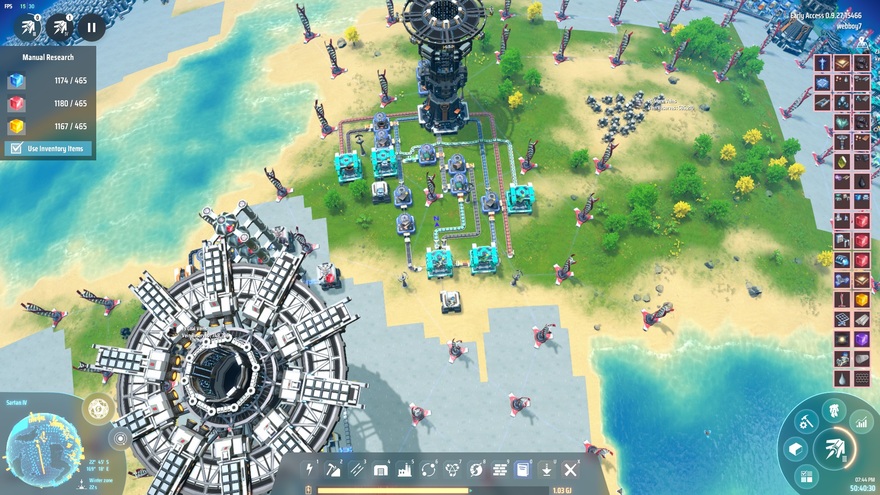Open the highlighted blueprint book button
The width and height of the screenshot is (880, 495).
click(523, 469)
